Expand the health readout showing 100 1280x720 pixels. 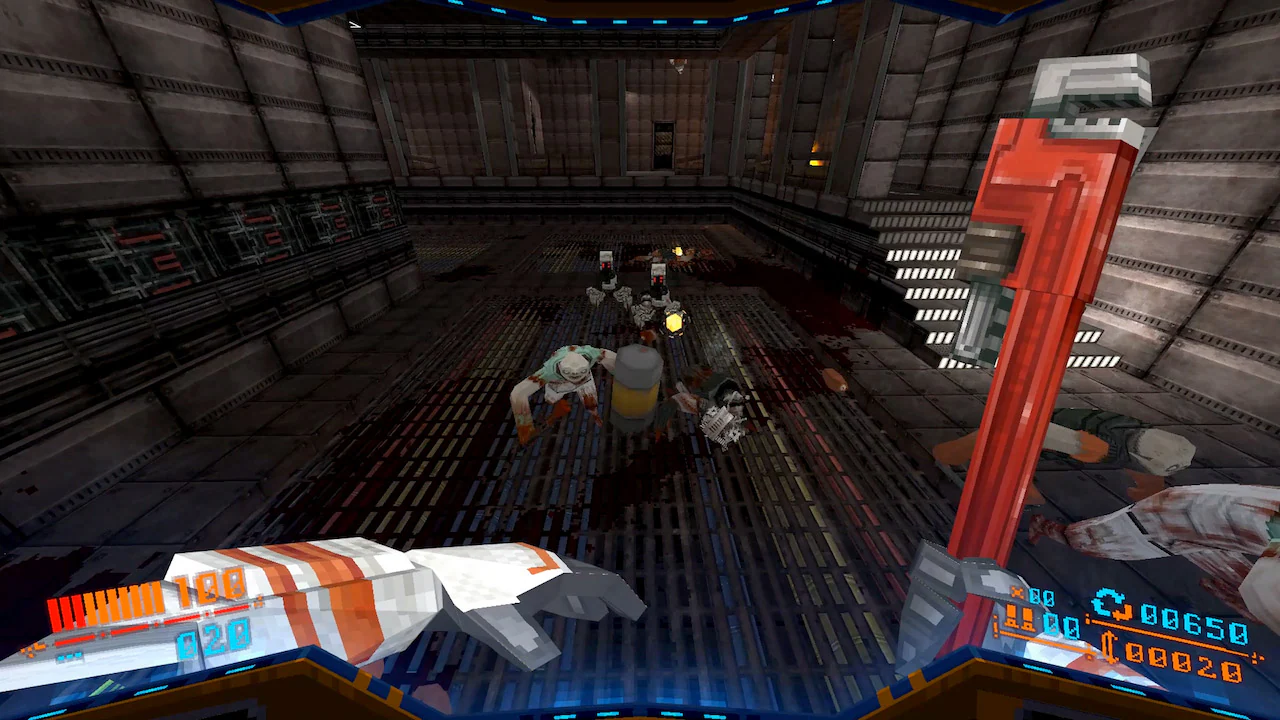(208, 588)
